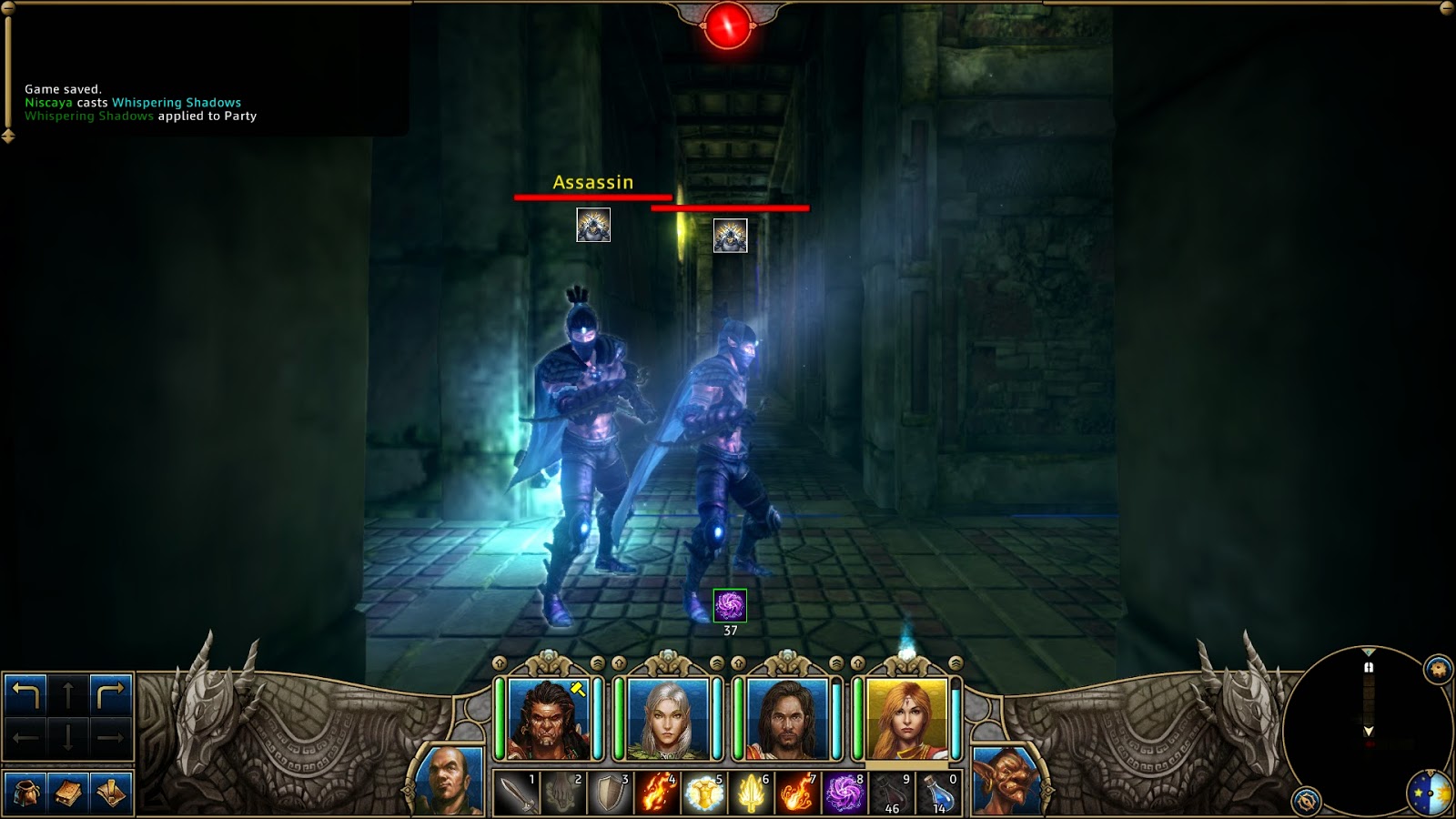Click the compass icon below the minimap

pyautogui.click(x=1305, y=801)
